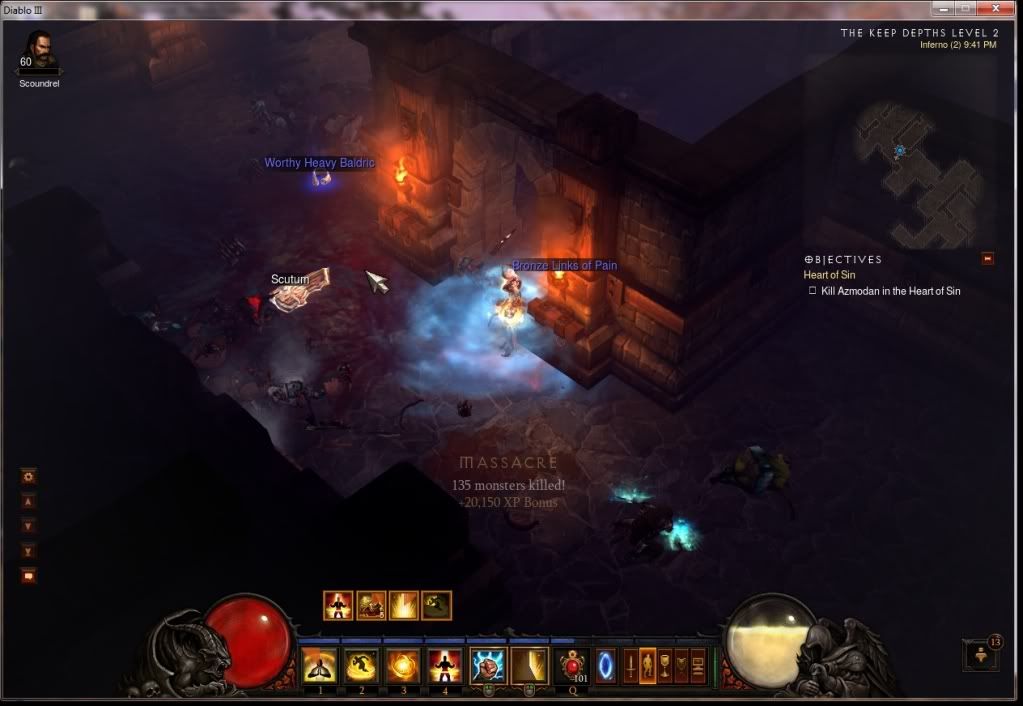Activate the meditating monk skill in slot 1

317,665
